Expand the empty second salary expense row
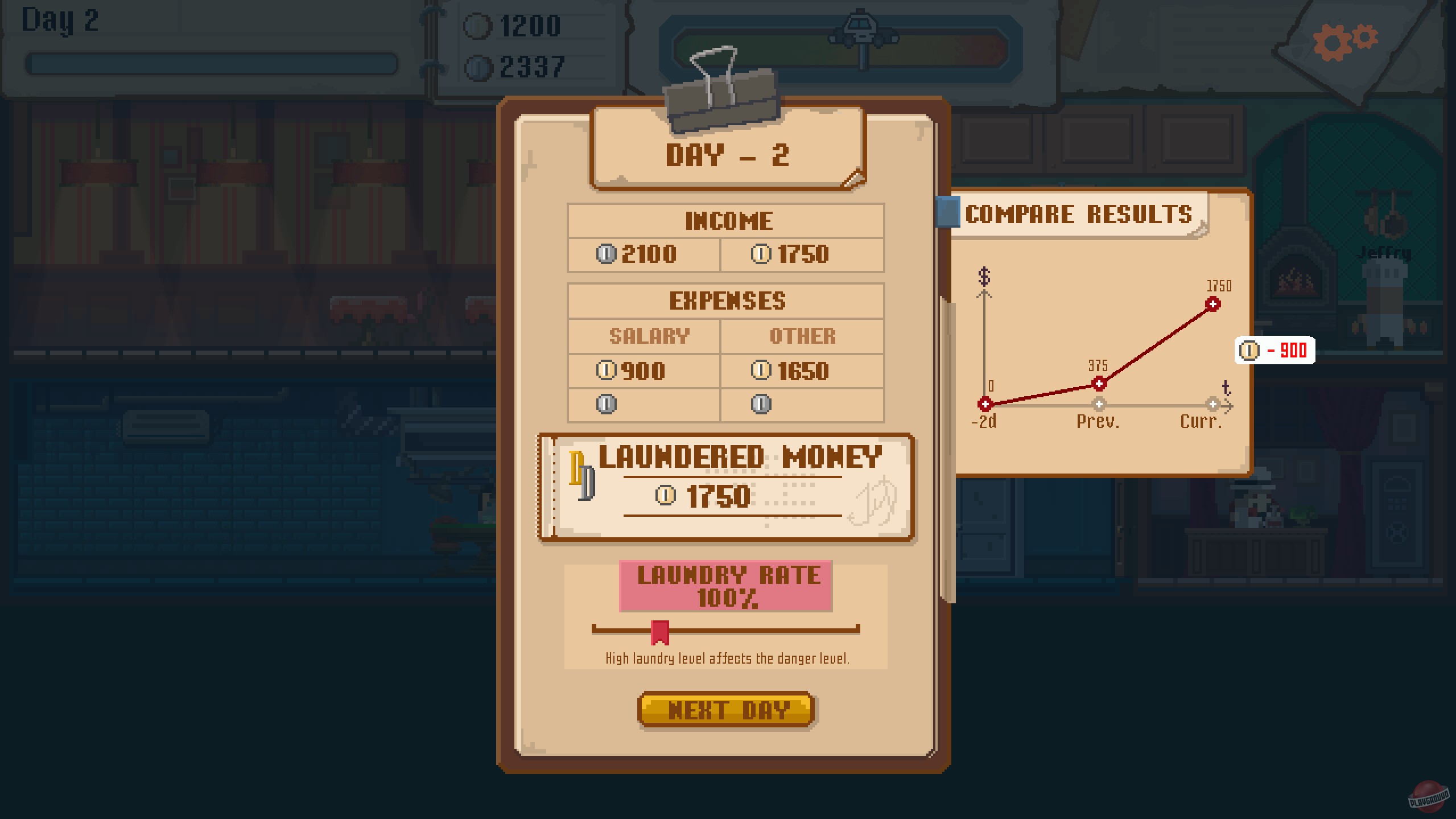 [644, 405]
